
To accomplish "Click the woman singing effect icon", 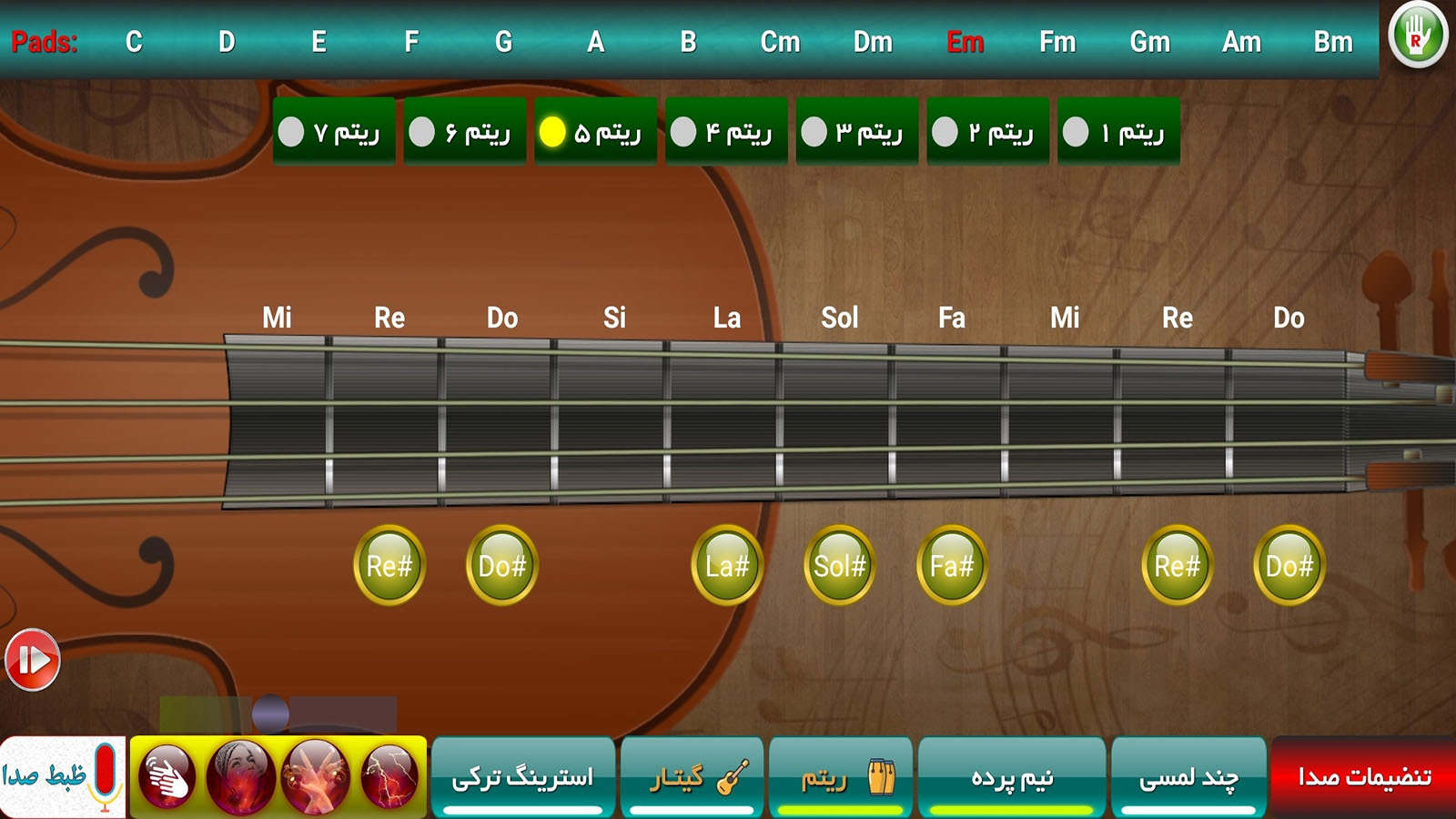I will [241, 778].
